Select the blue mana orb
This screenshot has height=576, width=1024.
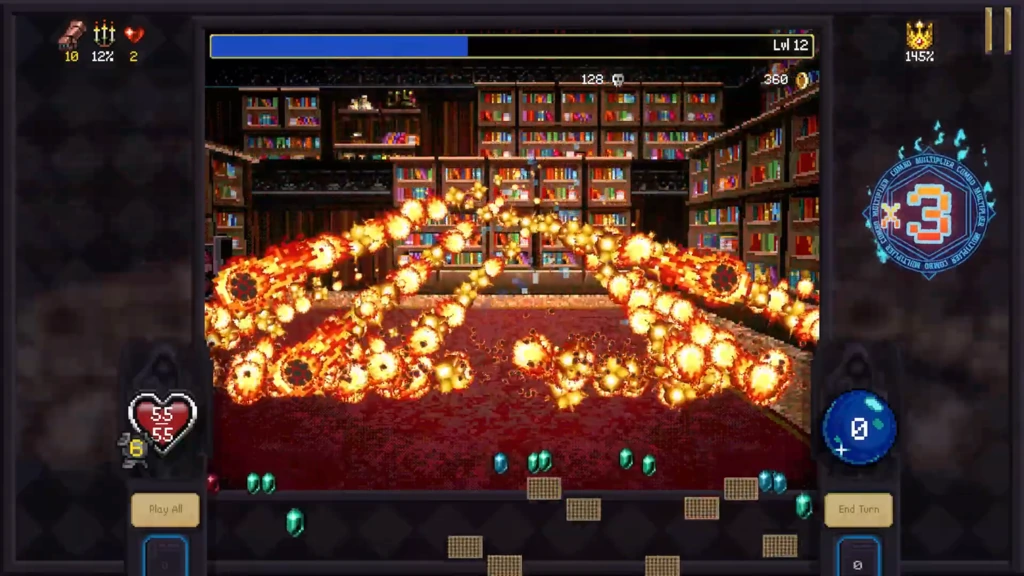pos(859,428)
